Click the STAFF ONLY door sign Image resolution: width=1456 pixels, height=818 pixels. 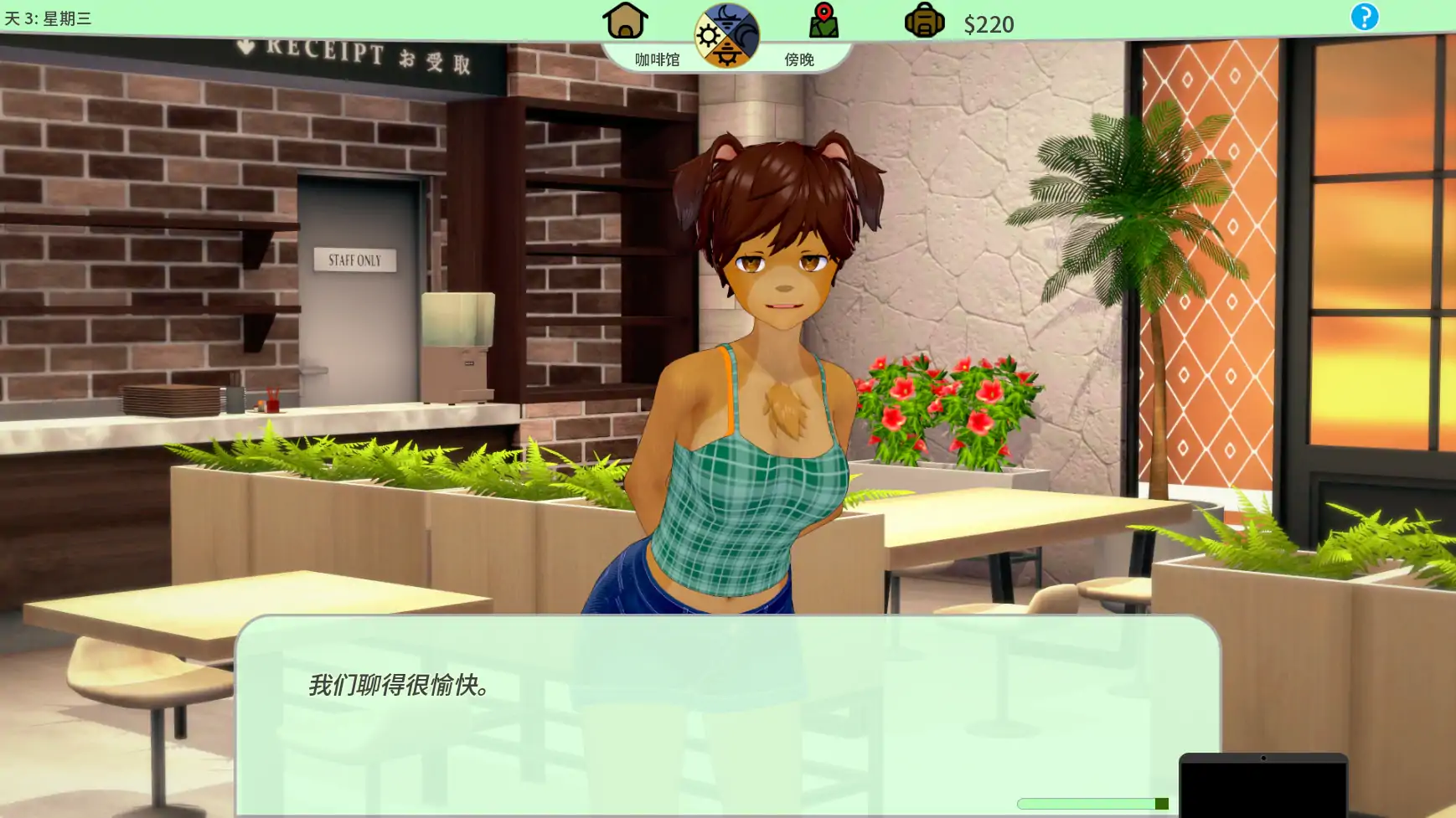(x=355, y=260)
